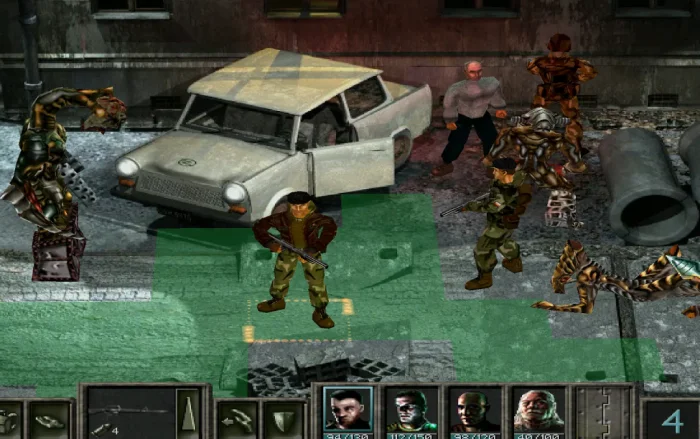The height and width of the screenshot is (439, 700).
Task: Pick the bald squad member portrait
Action: pyautogui.click(x=474, y=410)
